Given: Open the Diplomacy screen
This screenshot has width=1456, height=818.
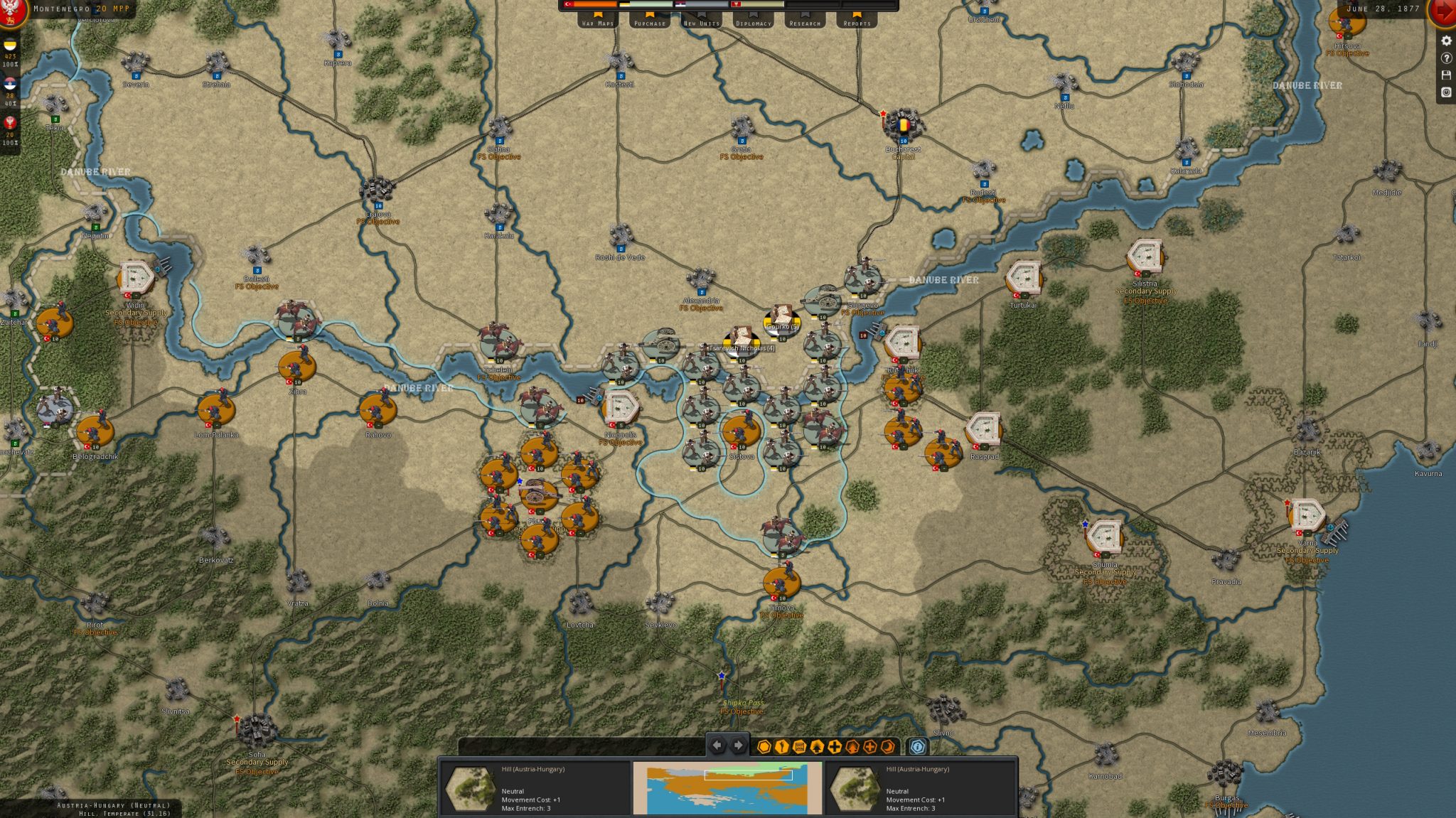Looking at the screenshot, I should [754, 21].
